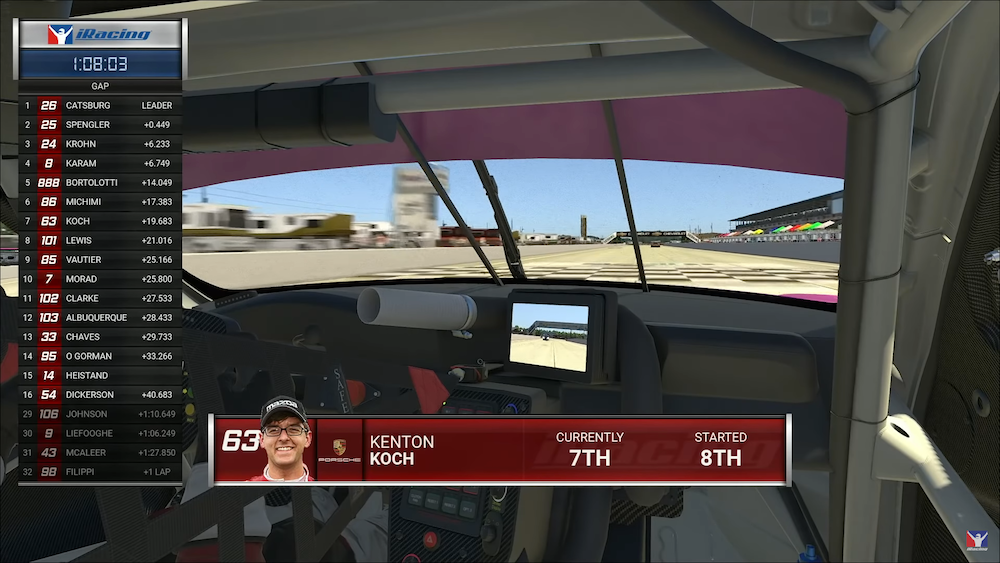Select Koch's 7th place leaderboard row
Image resolution: width=1000 pixels, height=563 pixels.
100,221
